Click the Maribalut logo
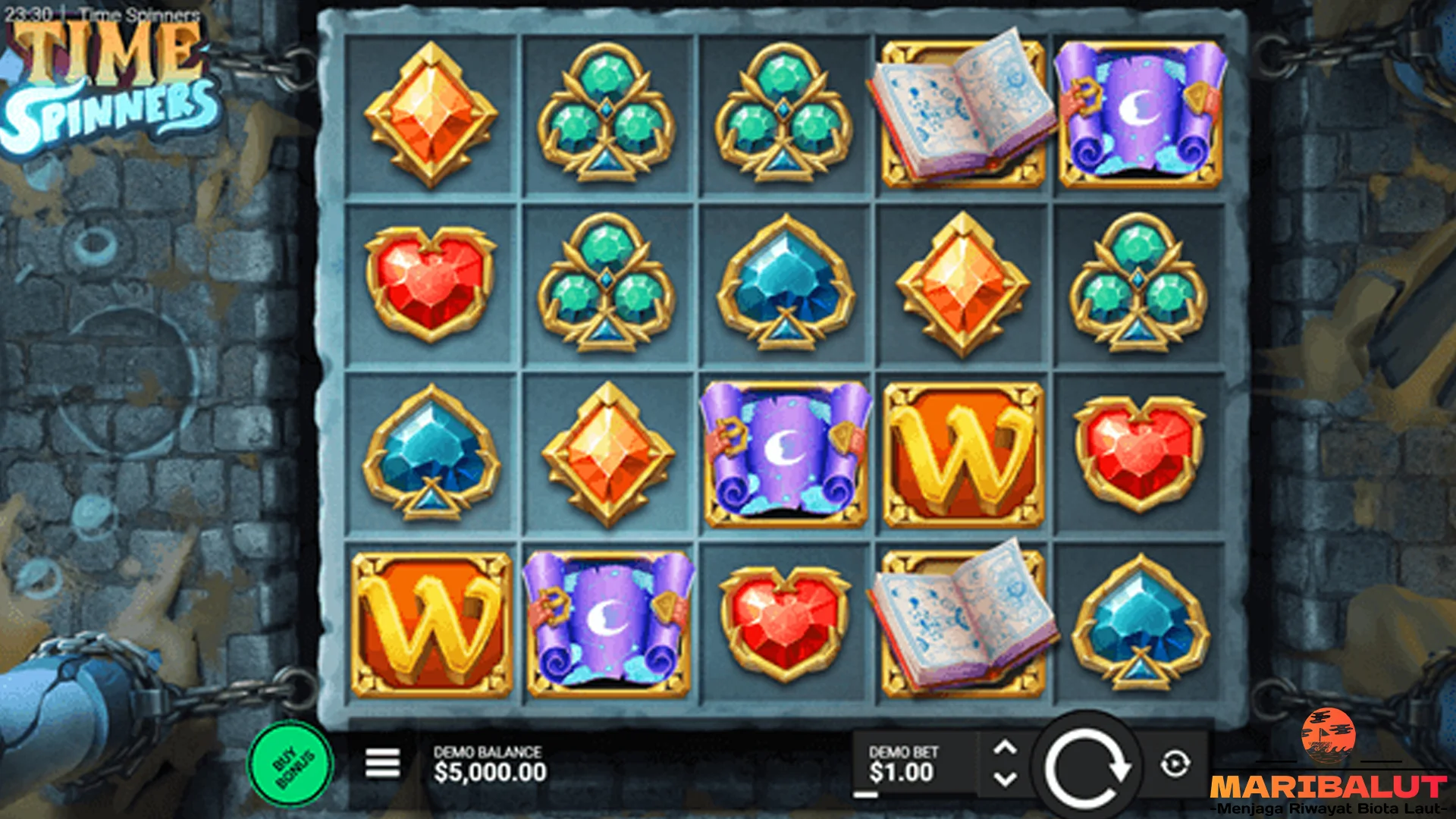 [x=1327, y=766]
